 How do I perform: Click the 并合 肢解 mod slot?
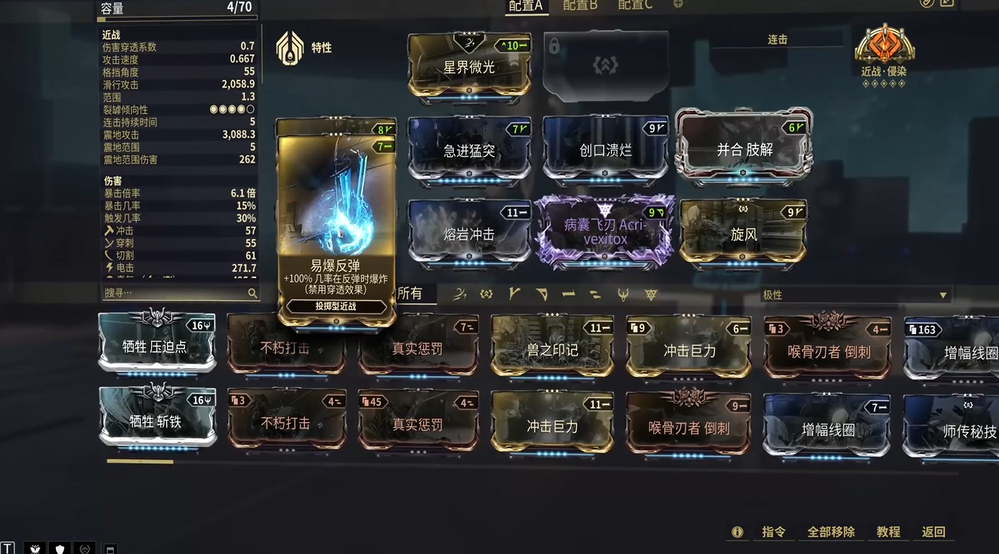[743, 149]
